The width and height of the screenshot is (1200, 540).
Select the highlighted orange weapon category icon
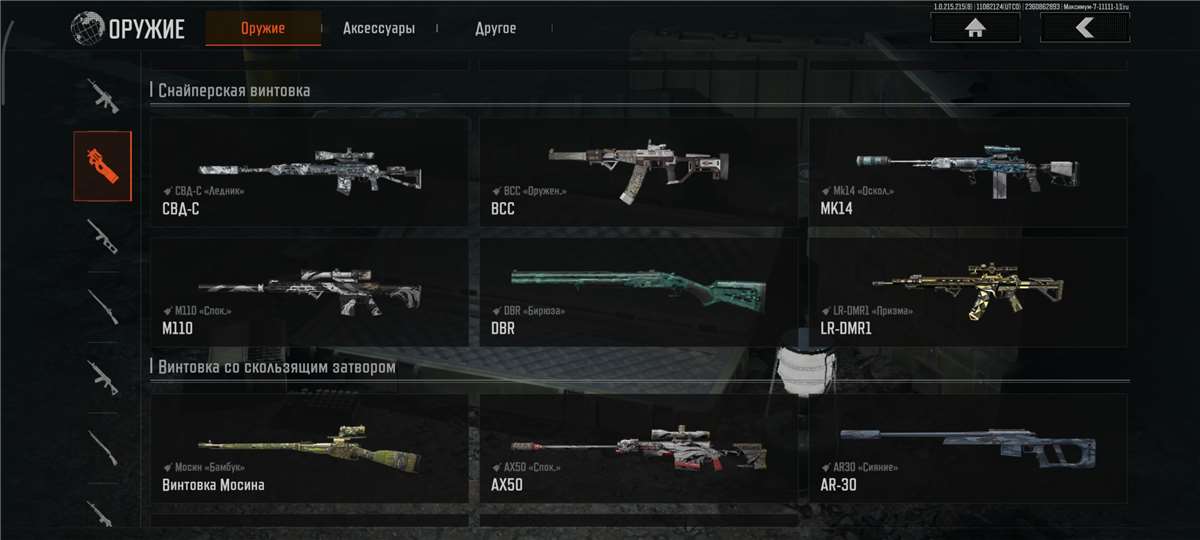tap(102, 166)
